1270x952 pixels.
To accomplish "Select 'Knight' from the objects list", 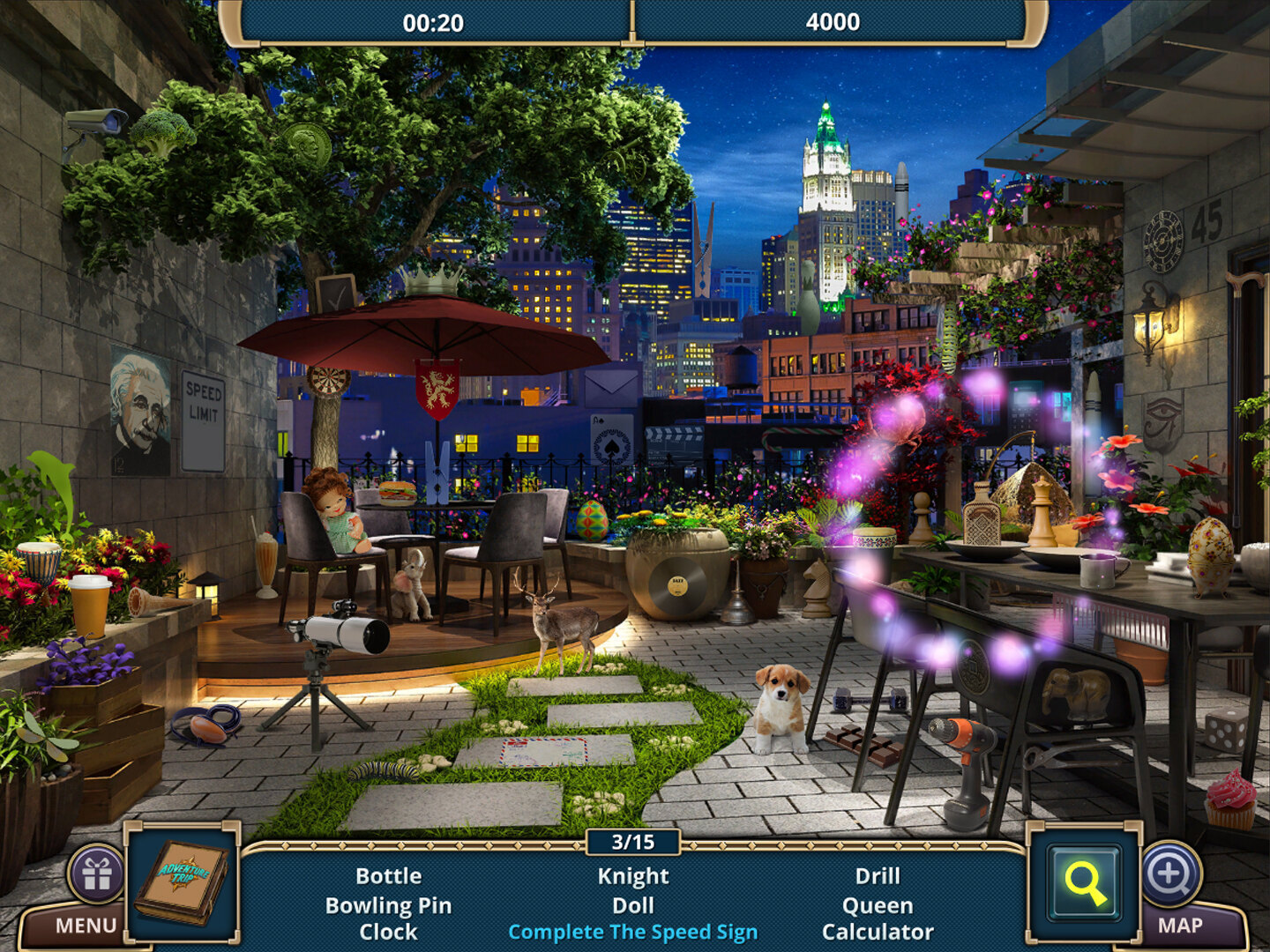I will (634, 876).
